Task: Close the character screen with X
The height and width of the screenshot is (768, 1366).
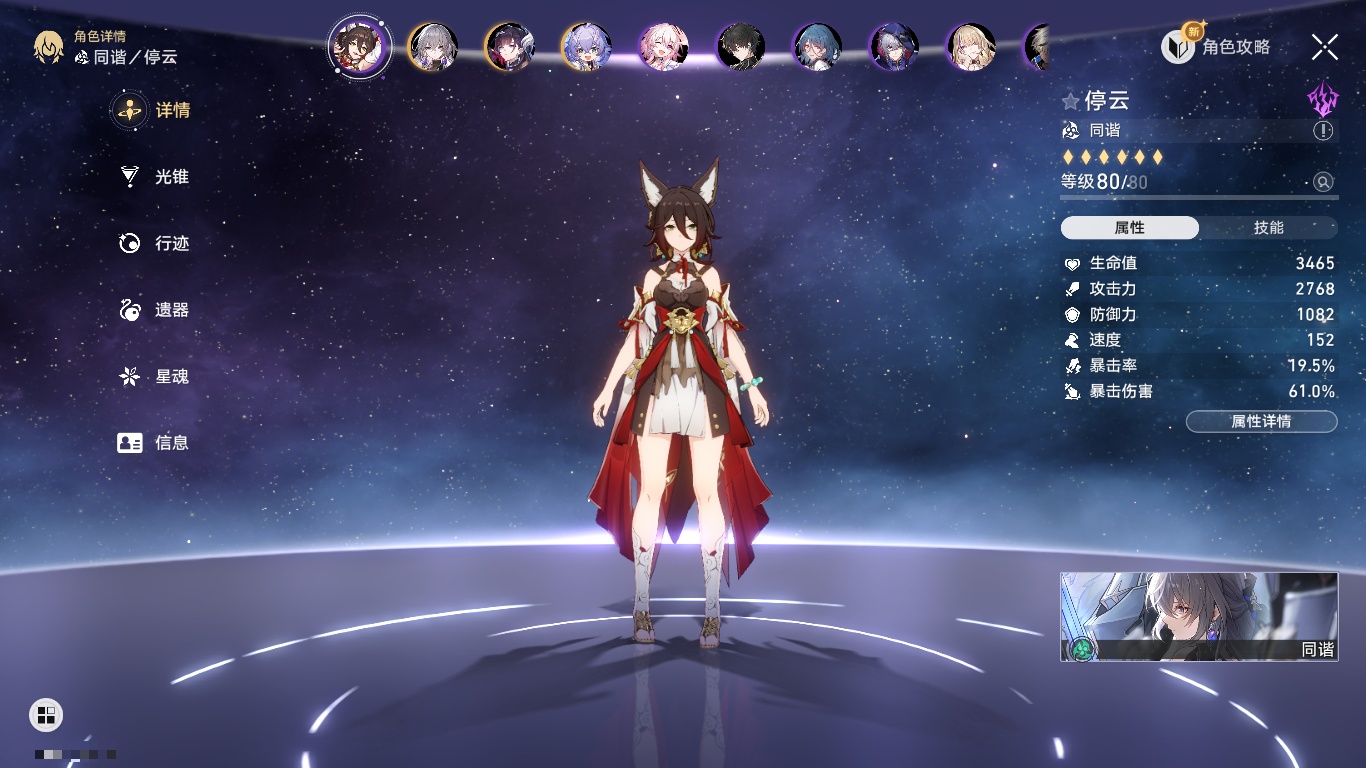Action: click(x=1325, y=46)
